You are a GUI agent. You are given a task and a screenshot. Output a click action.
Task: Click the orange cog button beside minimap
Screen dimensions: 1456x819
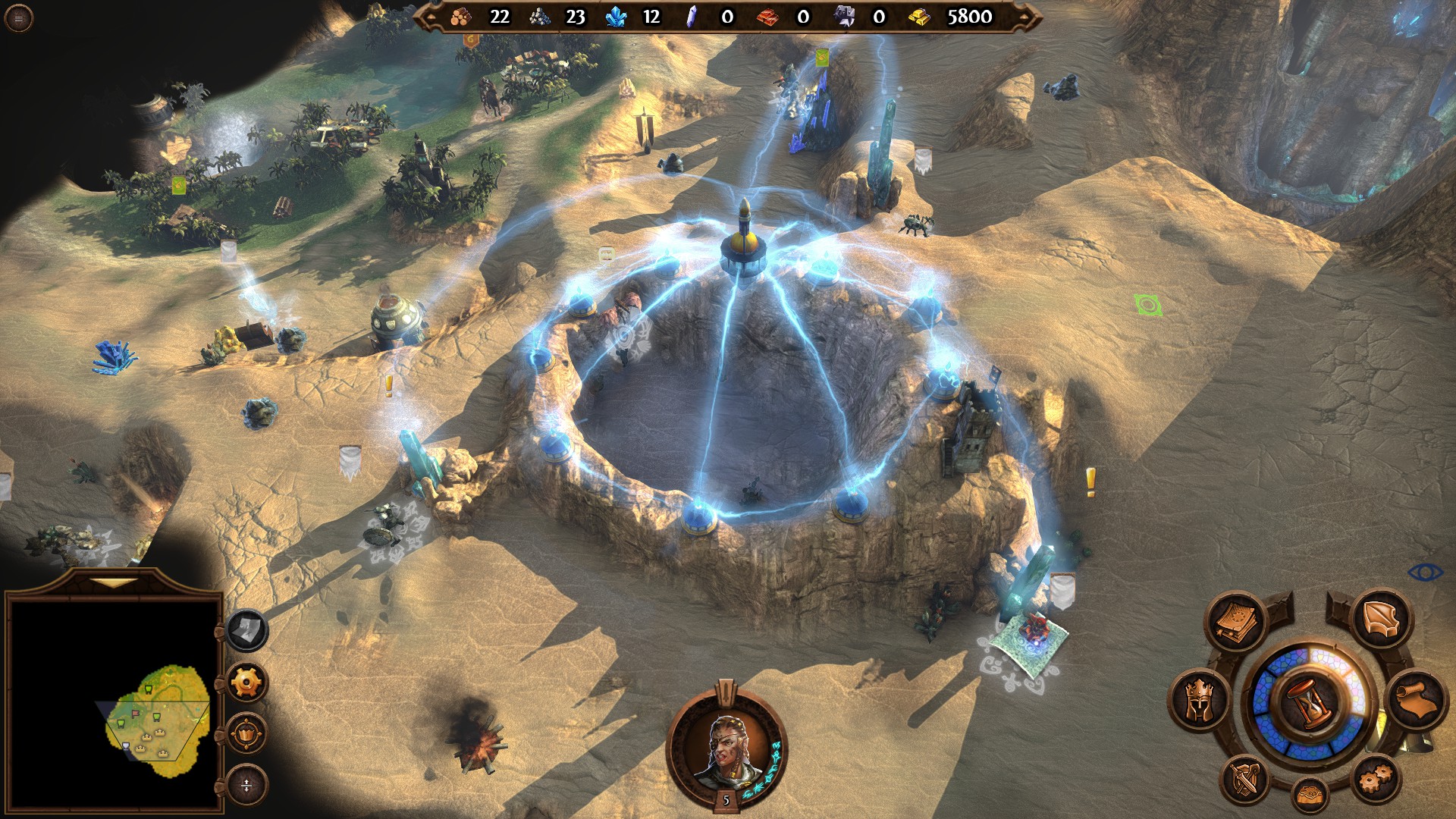pos(246,682)
